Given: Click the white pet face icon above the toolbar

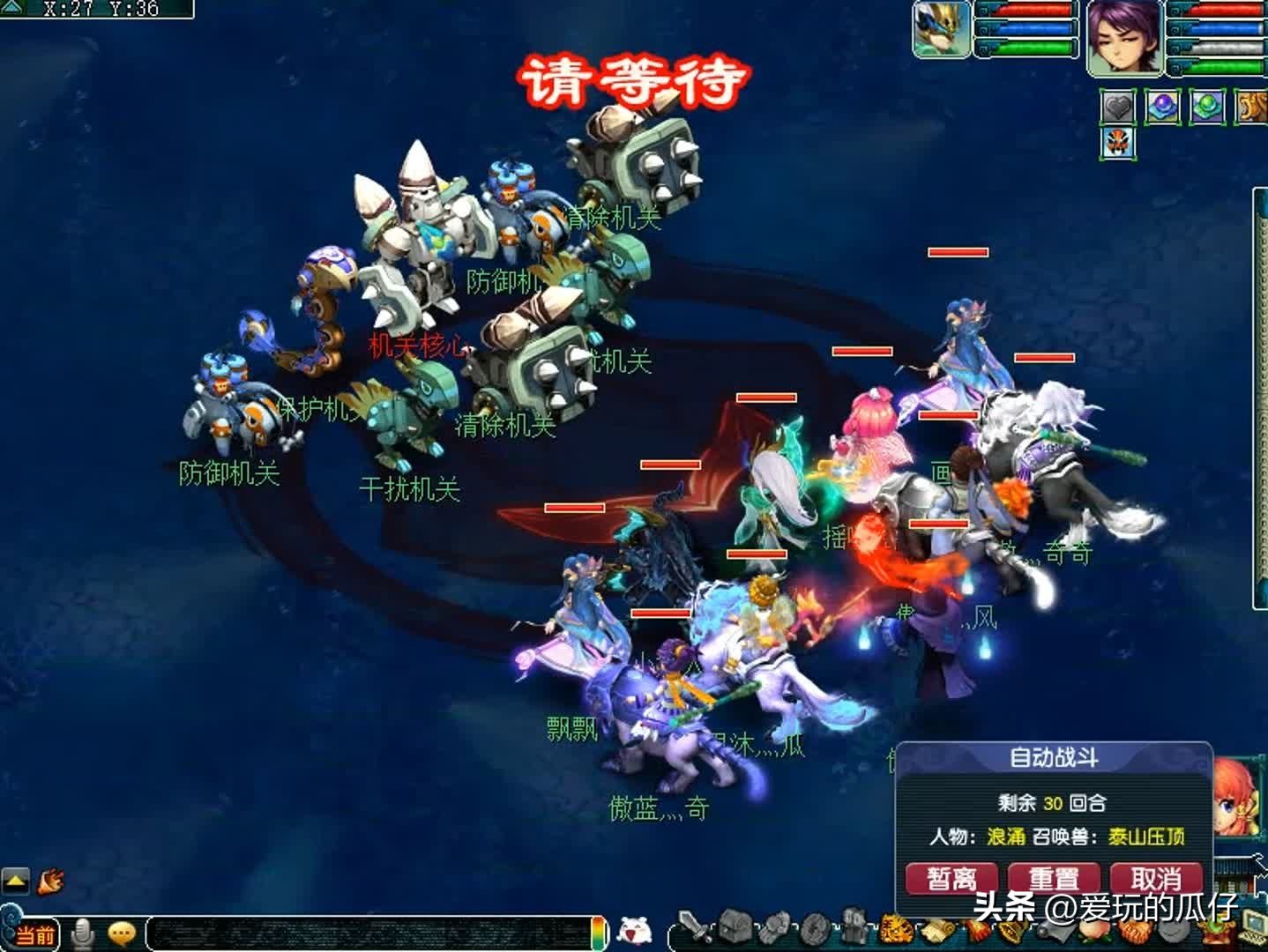Looking at the screenshot, I should 635,927.
